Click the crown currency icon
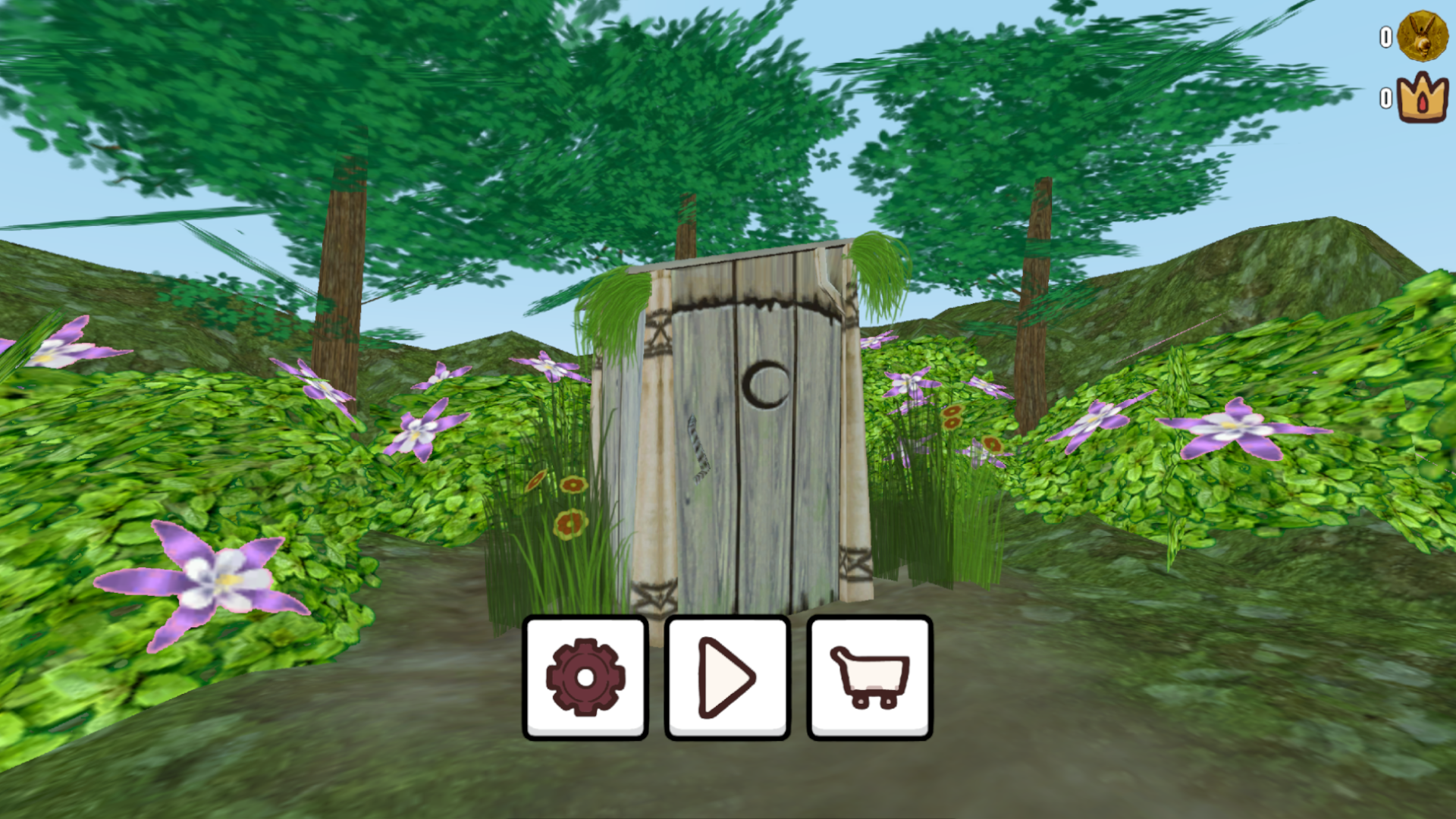Viewport: 1456px width, 819px height. point(1421,97)
